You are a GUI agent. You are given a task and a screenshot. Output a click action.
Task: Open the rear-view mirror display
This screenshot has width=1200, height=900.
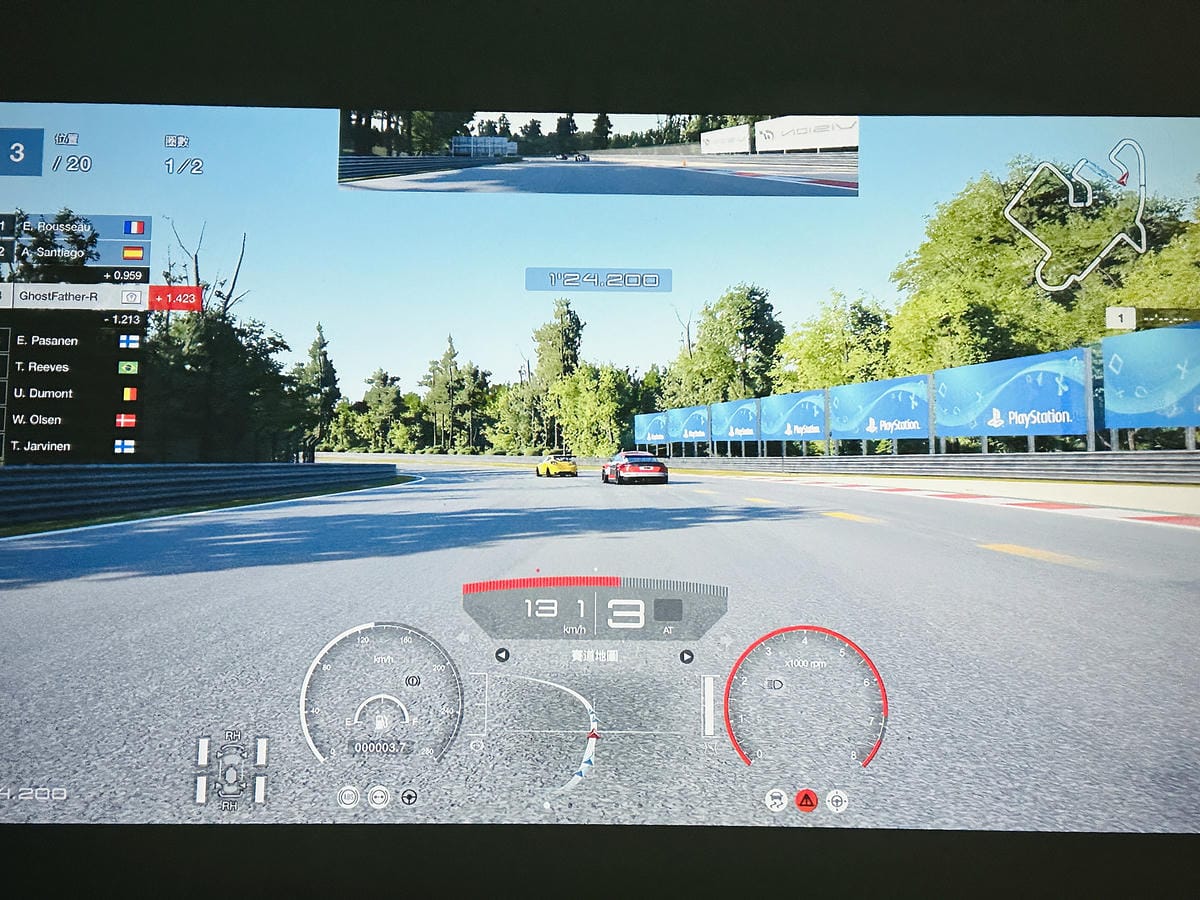pyautogui.click(x=598, y=152)
